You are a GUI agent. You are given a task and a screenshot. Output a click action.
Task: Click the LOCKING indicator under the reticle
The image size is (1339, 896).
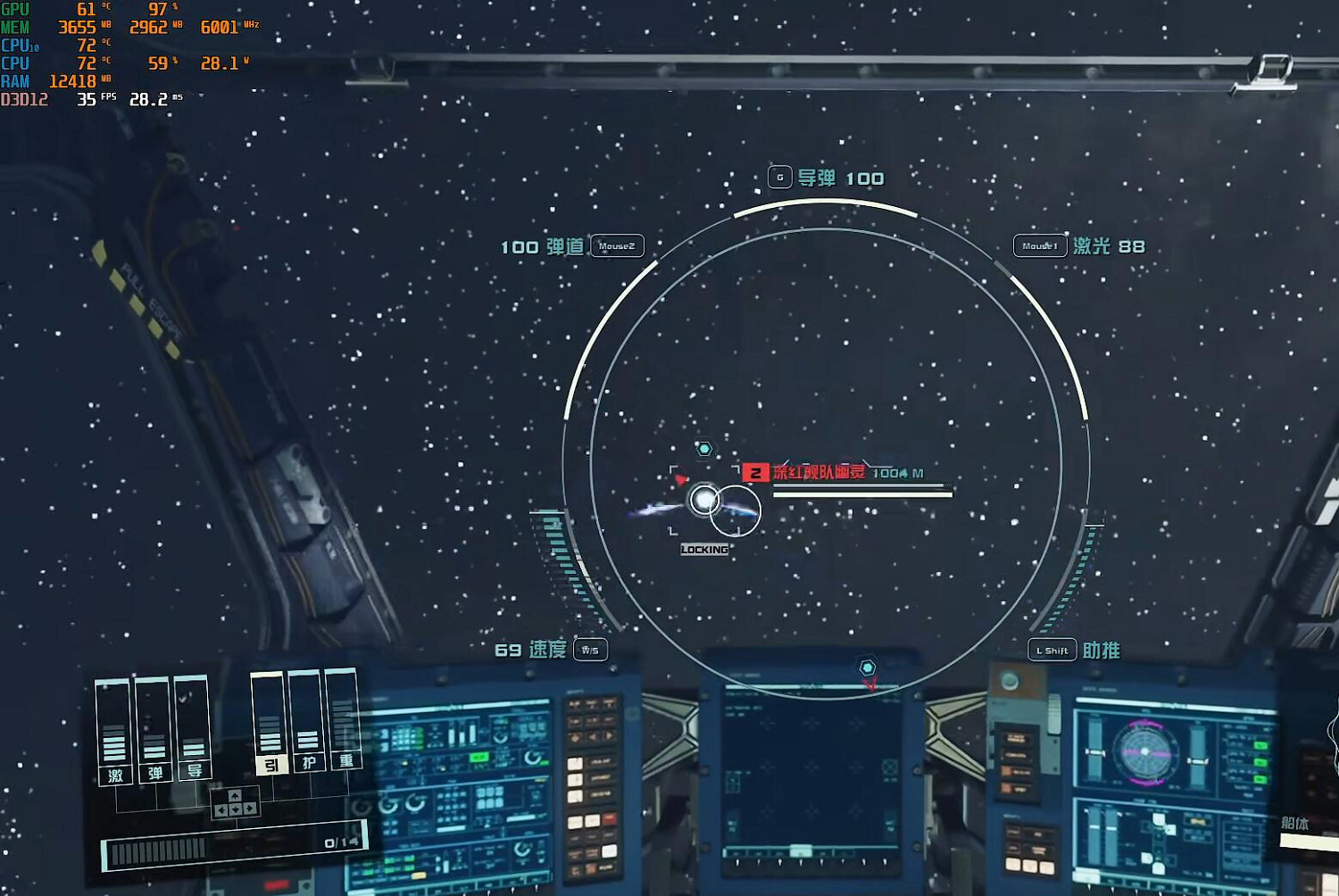coord(706,550)
